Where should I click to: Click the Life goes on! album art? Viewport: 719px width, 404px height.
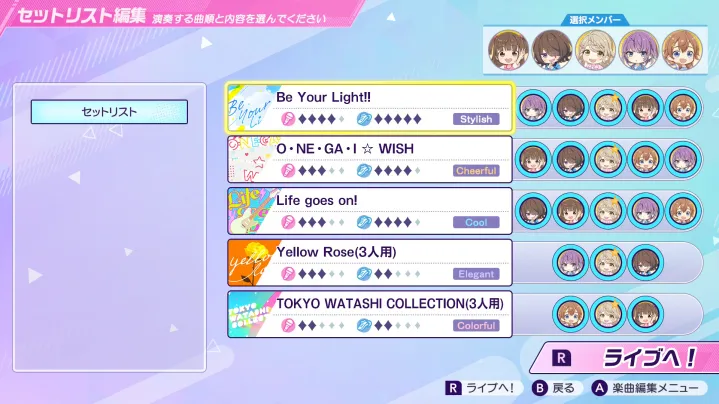click(x=251, y=211)
